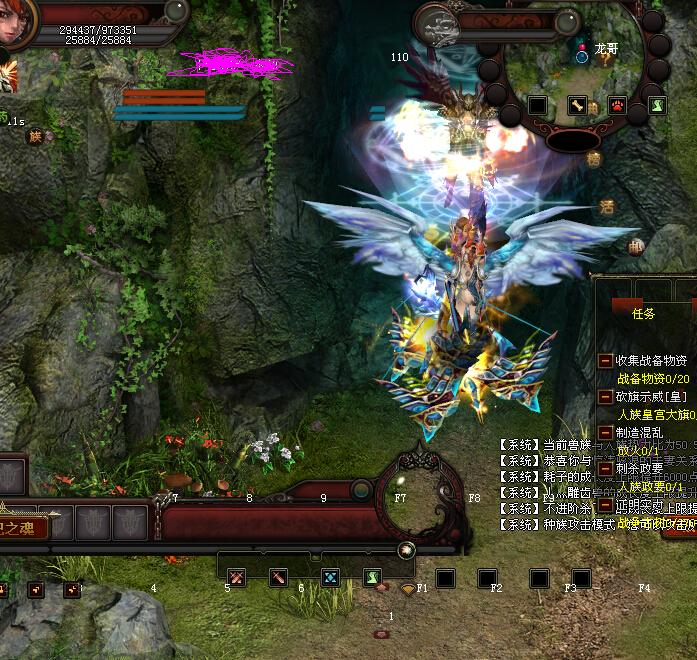The image size is (697, 660).
Task: Collapse the 收集战备物资 quest entry
Action: coord(605,360)
